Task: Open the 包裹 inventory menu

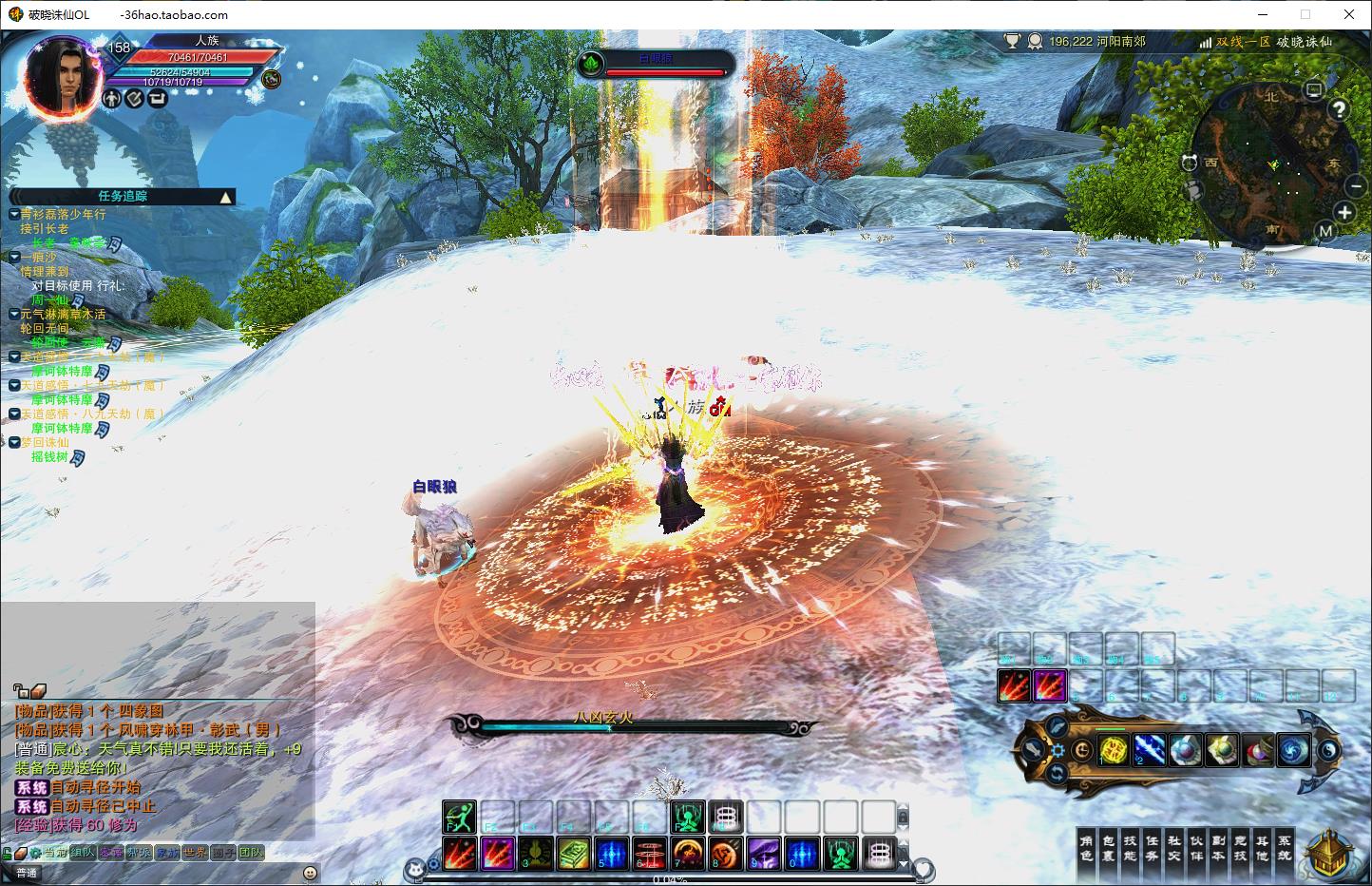Action: [1109, 848]
